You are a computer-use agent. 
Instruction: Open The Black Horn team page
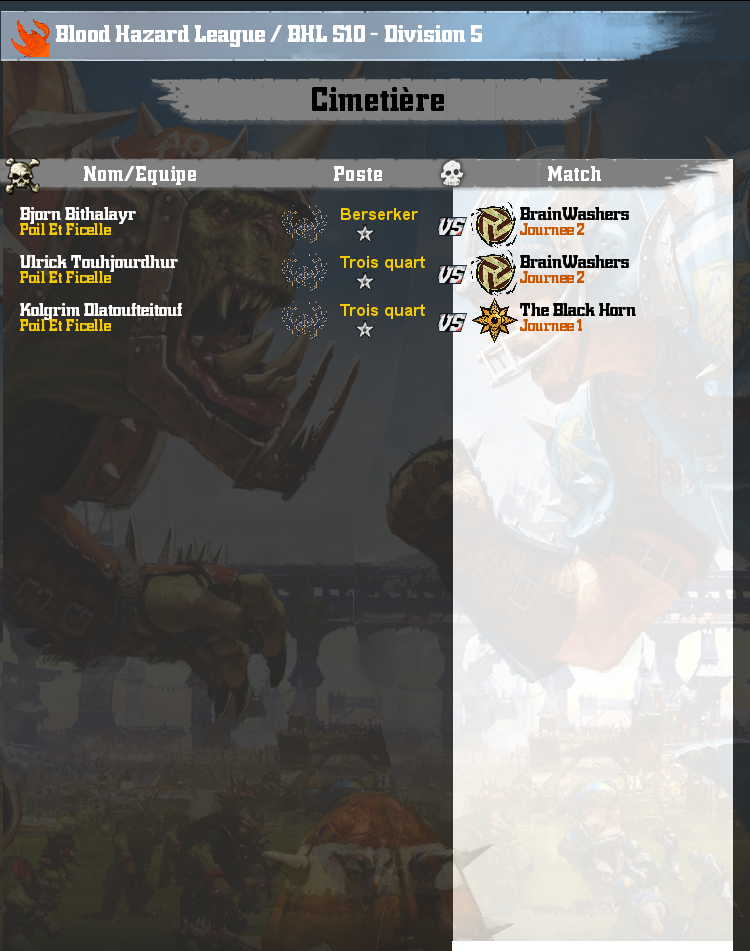coord(577,310)
